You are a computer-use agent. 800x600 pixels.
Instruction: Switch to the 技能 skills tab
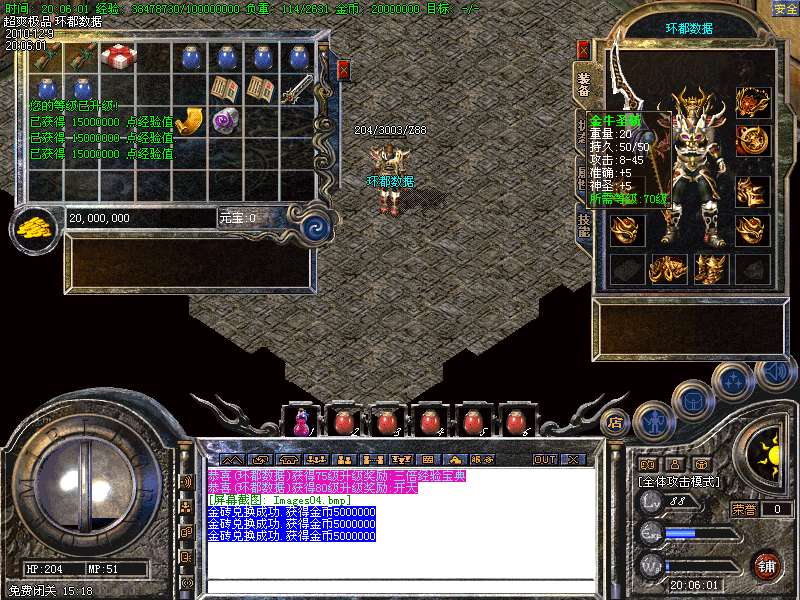(x=585, y=223)
